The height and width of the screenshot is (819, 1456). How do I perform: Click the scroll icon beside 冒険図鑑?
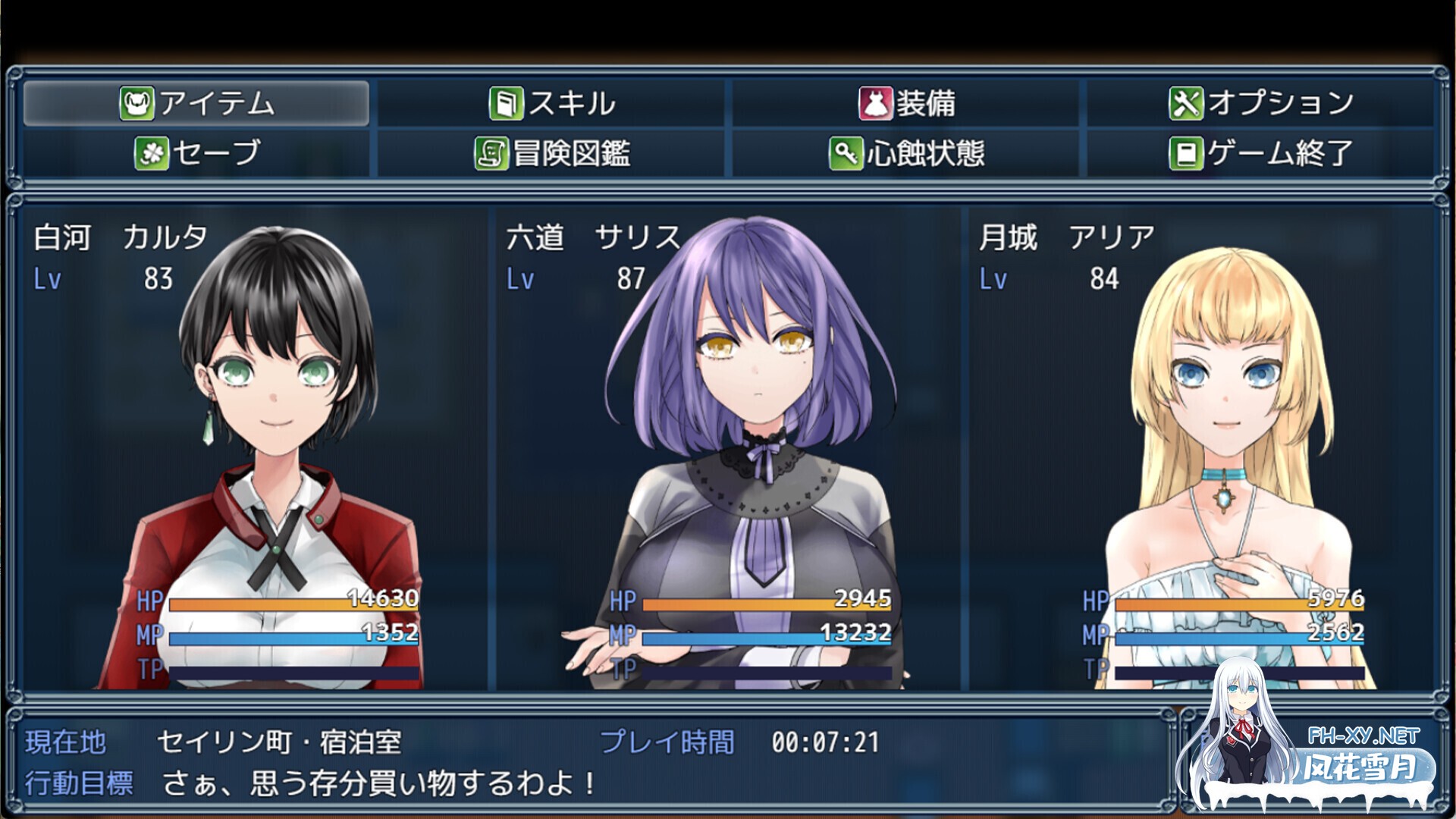[x=491, y=154]
